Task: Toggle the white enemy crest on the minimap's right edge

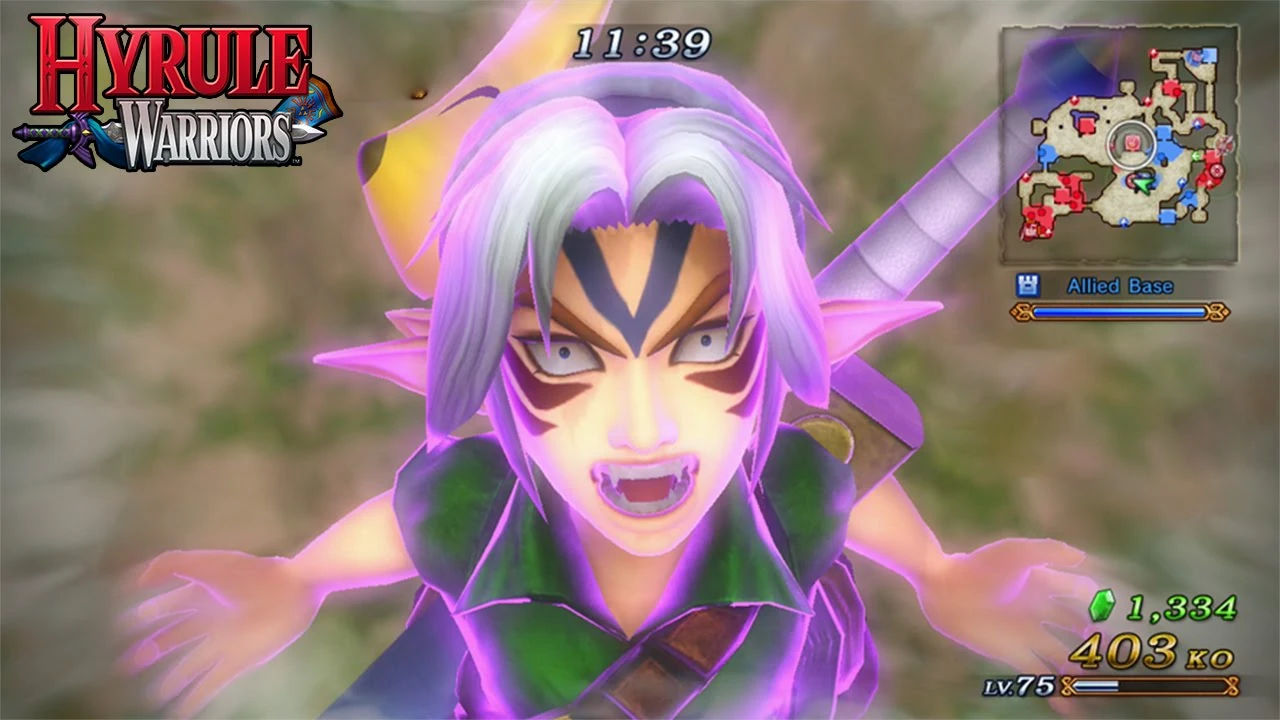Action: click(1226, 143)
